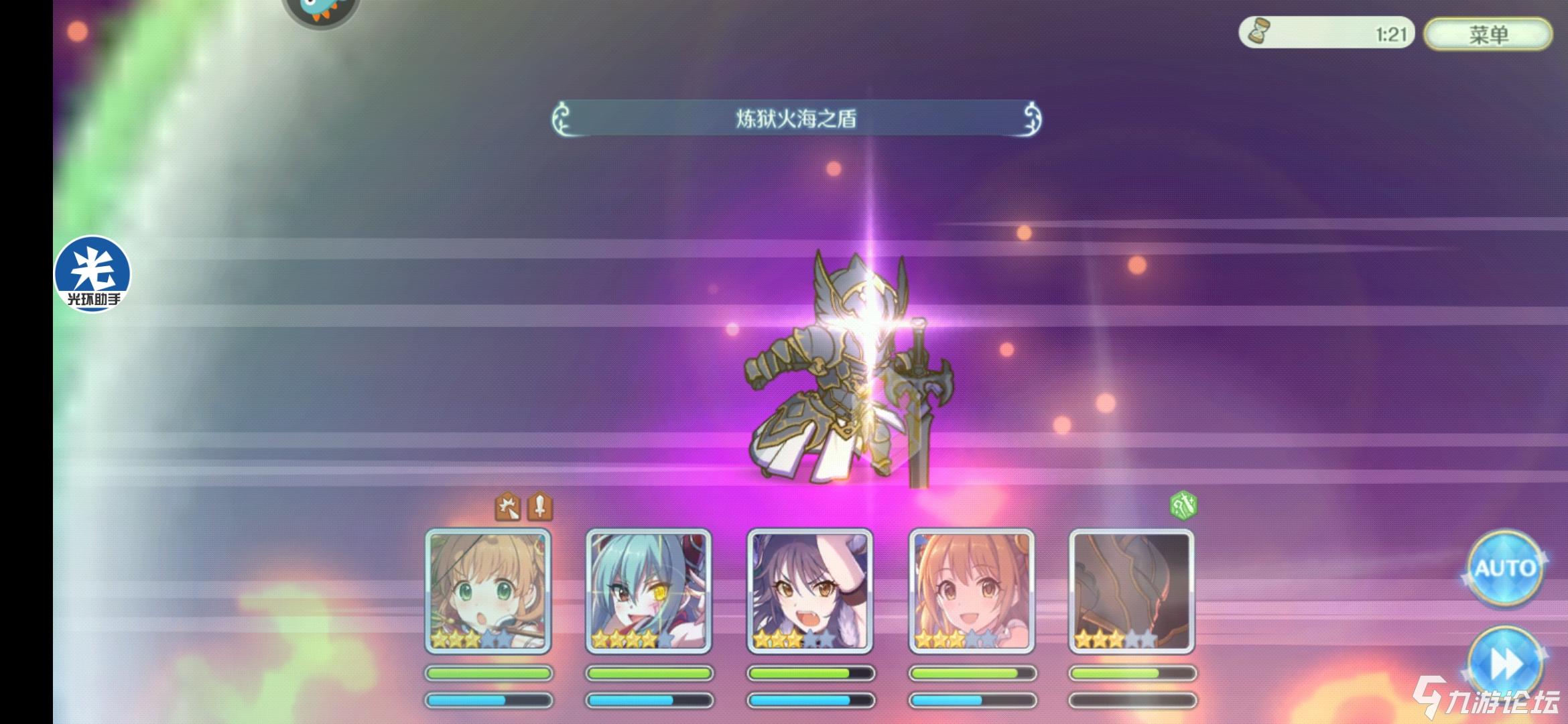Select the green-eyed blonde girl portrait
1568x724 pixels.
[488, 591]
